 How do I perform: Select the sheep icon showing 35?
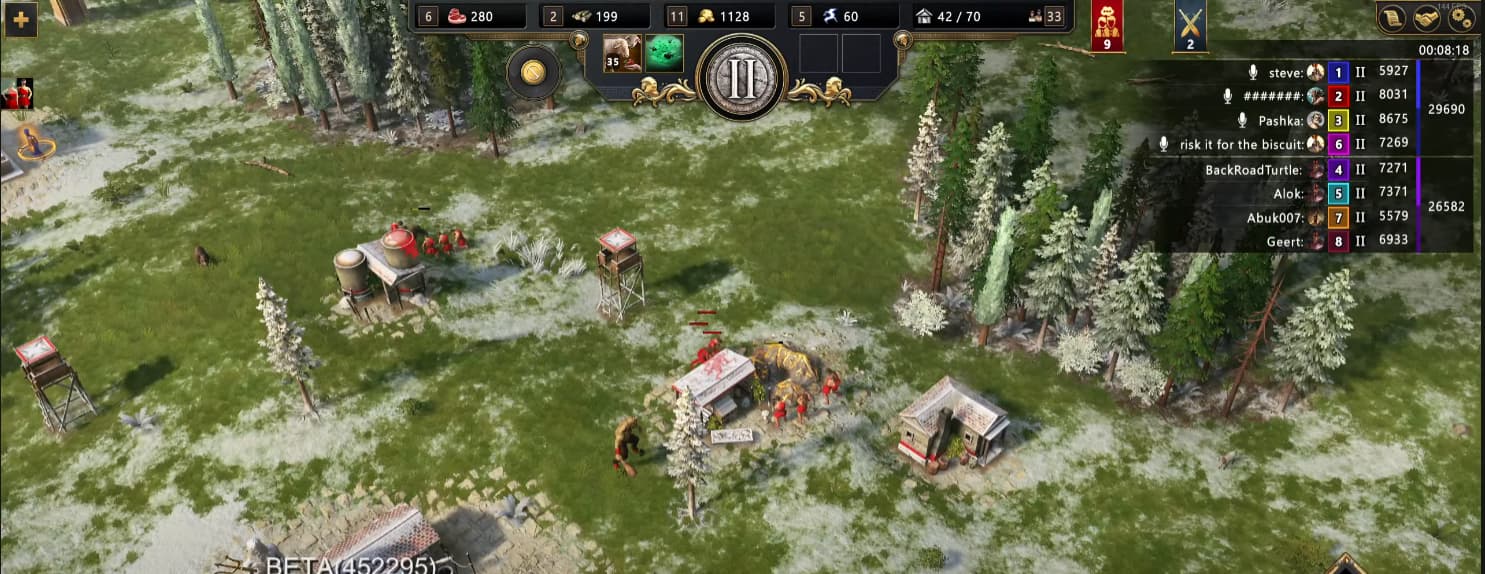click(622, 54)
